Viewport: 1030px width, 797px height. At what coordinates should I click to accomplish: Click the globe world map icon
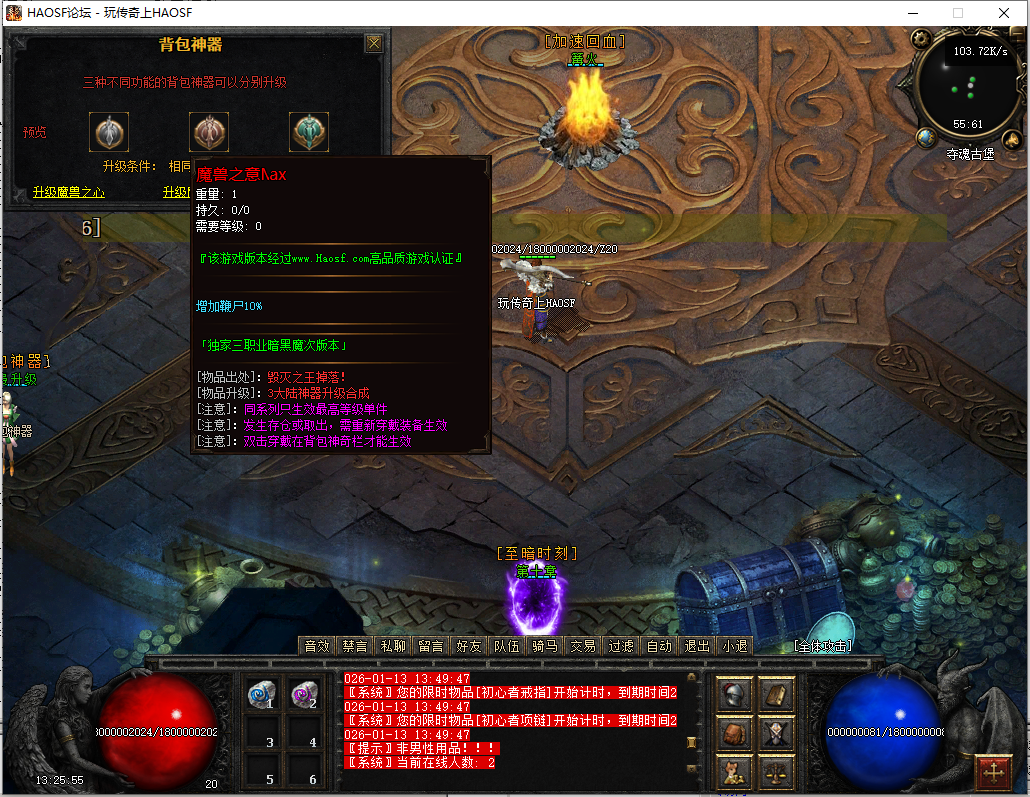pyautogui.click(x=926, y=137)
